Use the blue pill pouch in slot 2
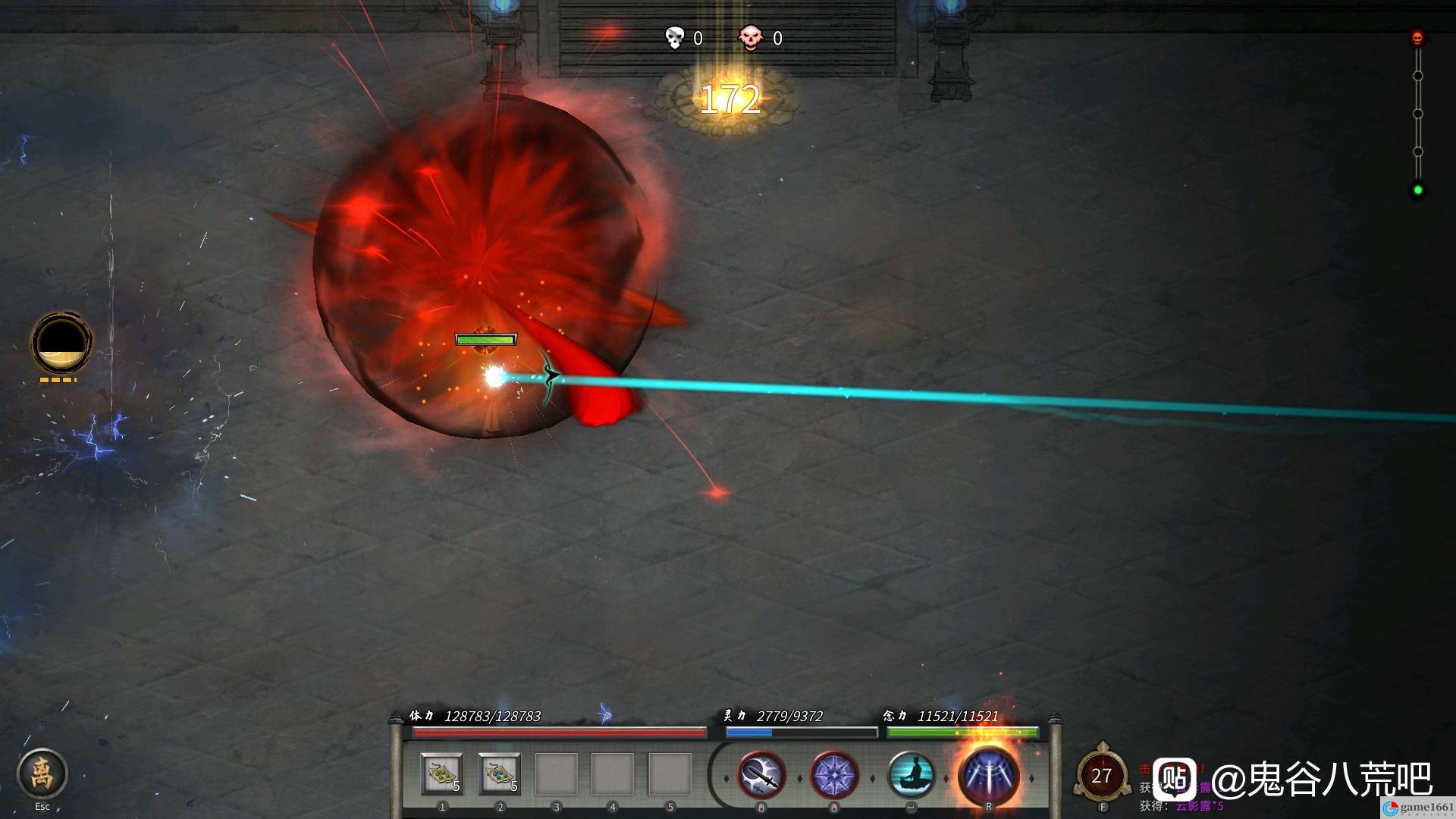The width and height of the screenshot is (1456, 819). pyautogui.click(x=500, y=774)
